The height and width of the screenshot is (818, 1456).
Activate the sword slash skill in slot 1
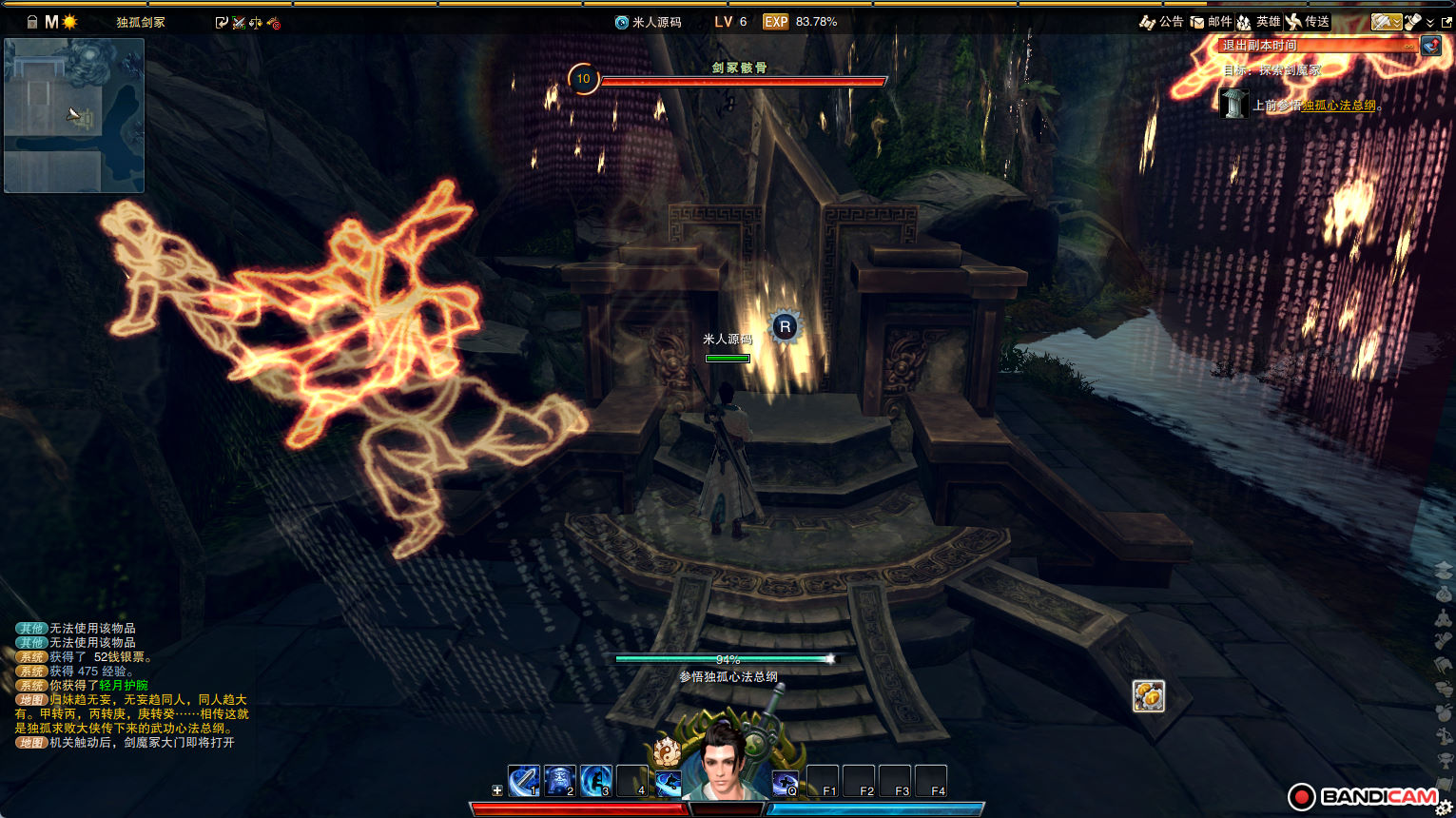524,781
